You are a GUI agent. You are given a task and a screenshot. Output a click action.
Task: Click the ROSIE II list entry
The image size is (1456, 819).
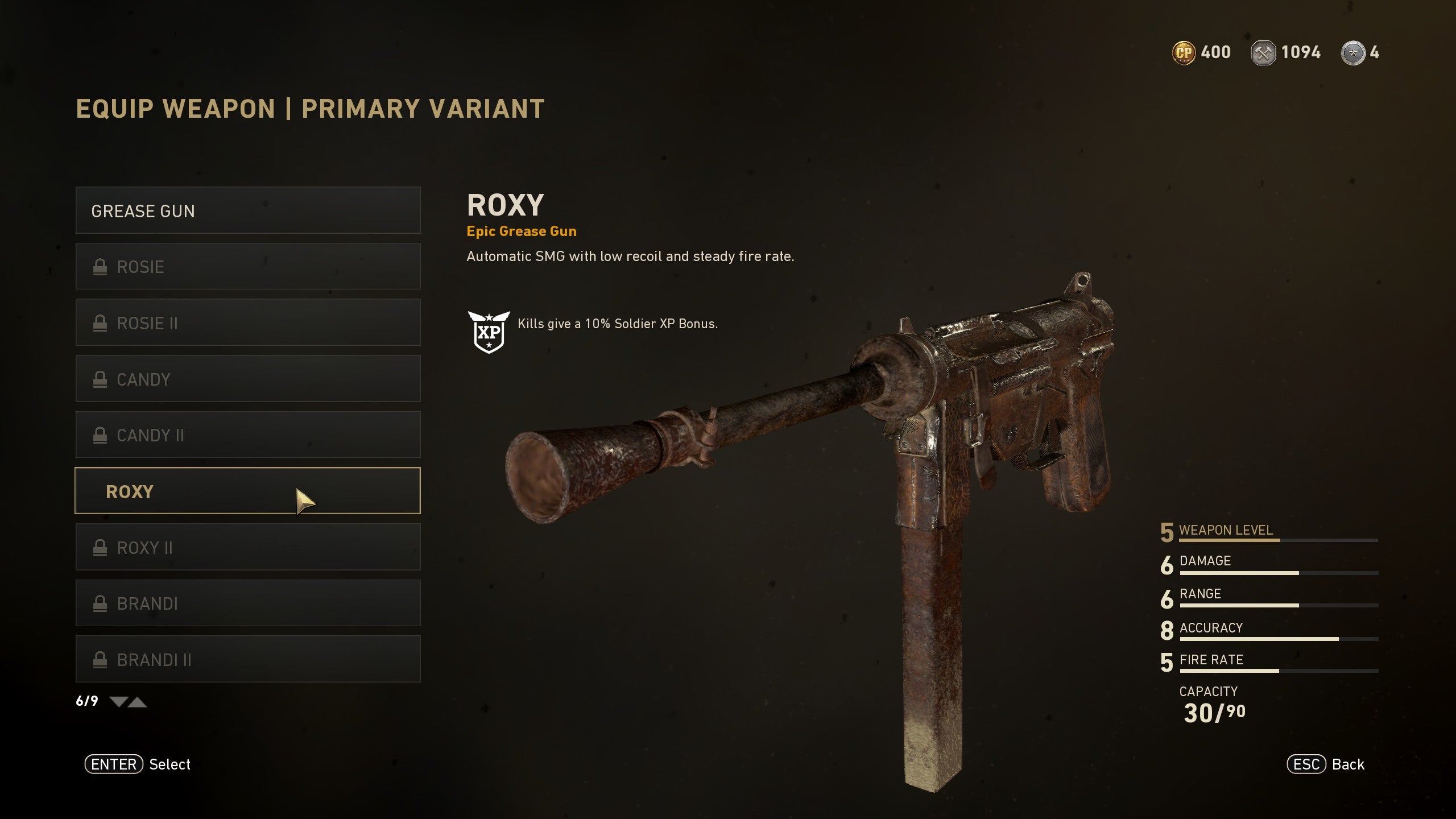(x=248, y=322)
